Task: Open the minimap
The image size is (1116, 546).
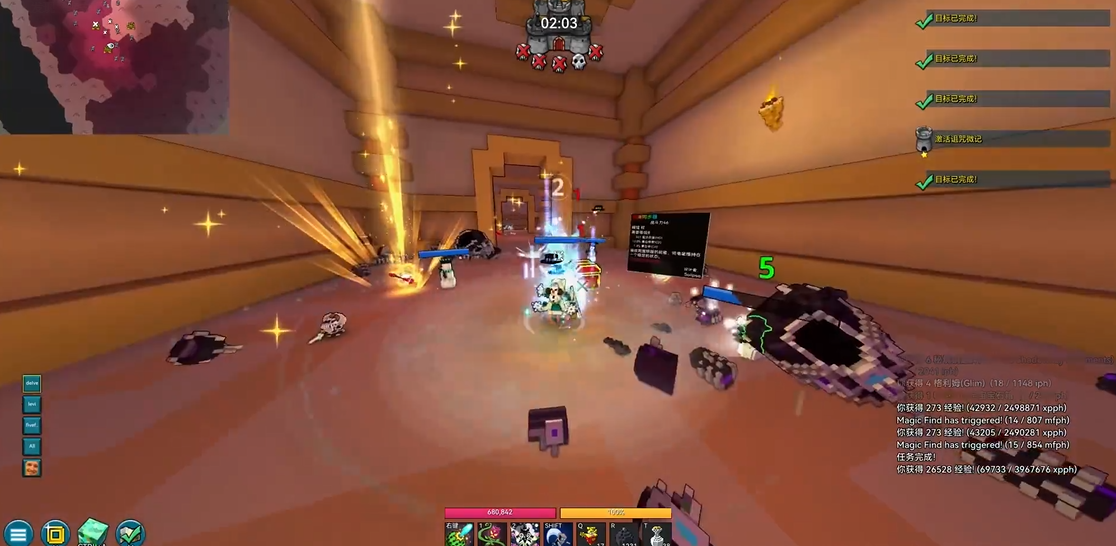Action: (x=114, y=66)
